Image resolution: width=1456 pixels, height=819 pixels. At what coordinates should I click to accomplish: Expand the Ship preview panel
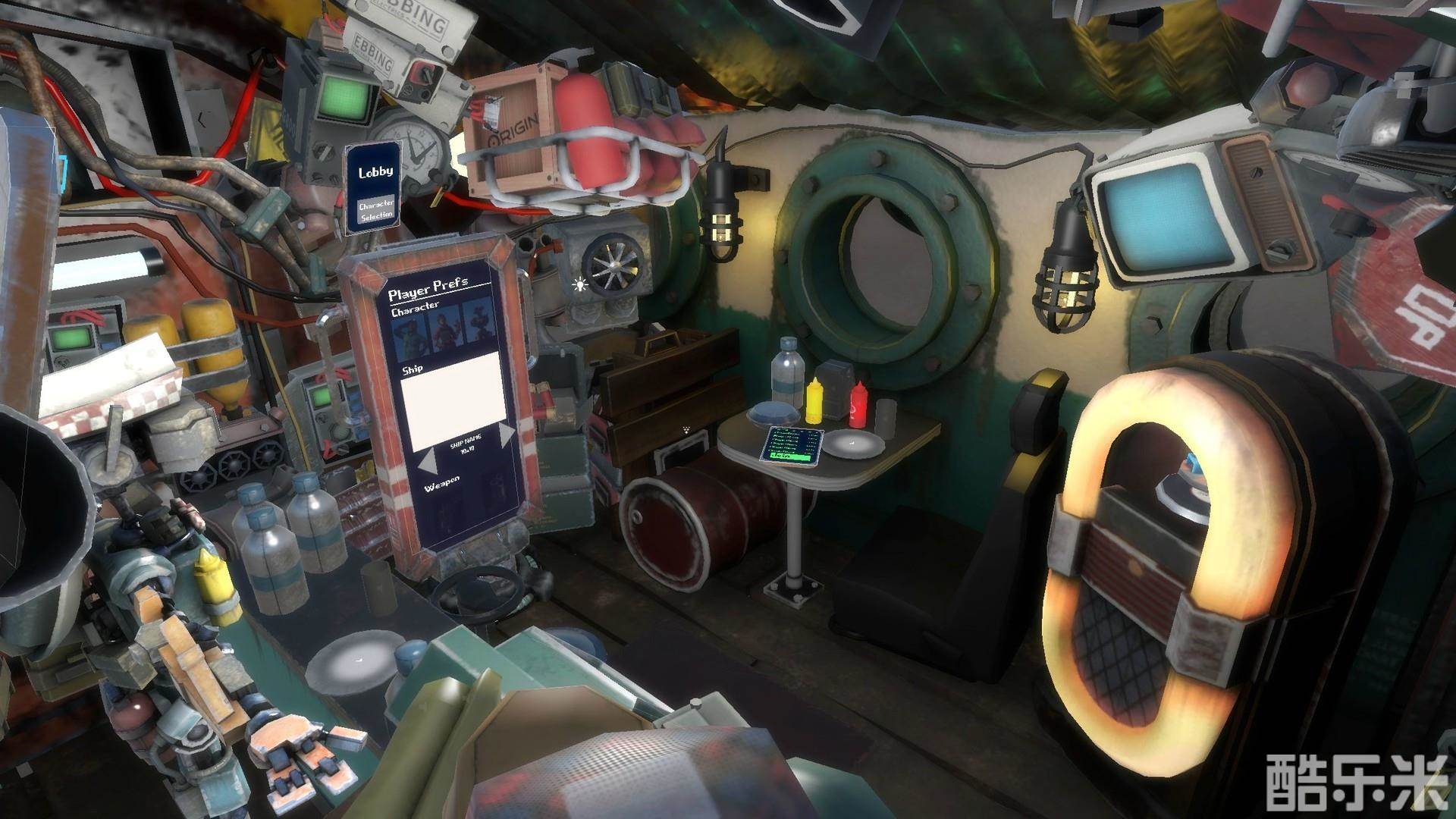[x=453, y=400]
